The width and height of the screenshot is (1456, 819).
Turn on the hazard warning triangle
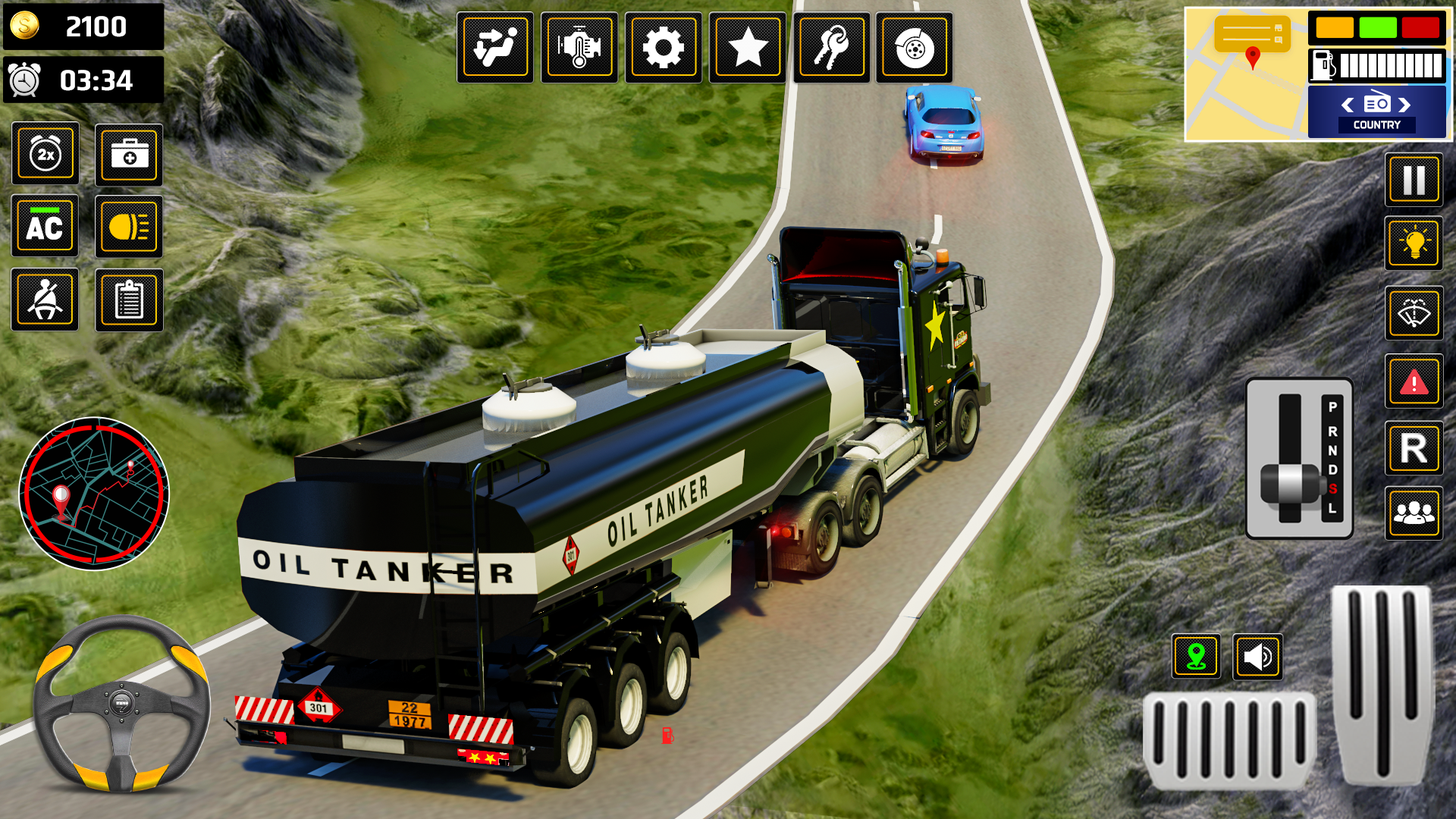tap(1414, 381)
